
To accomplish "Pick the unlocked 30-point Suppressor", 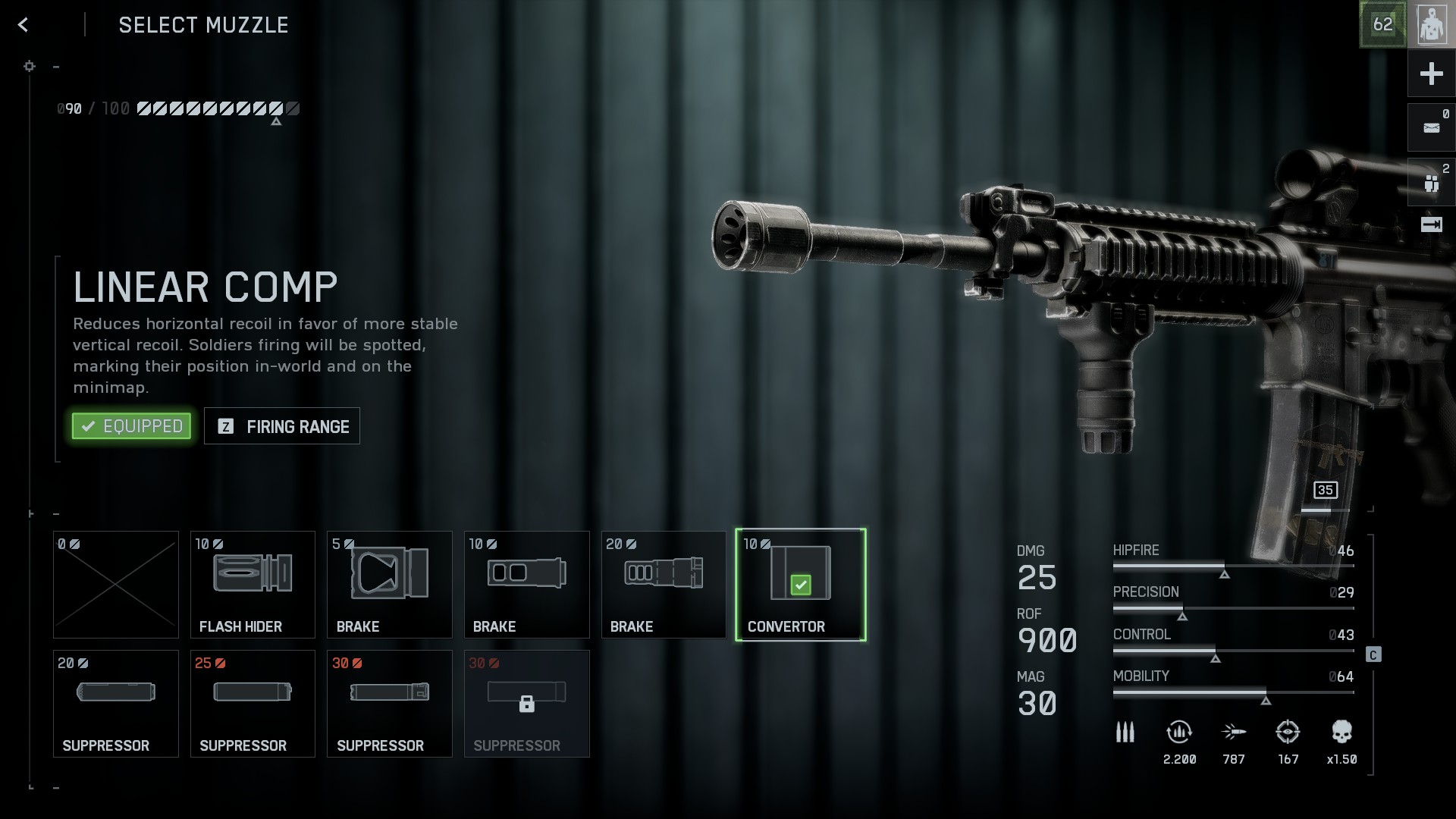I will [x=390, y=704].
